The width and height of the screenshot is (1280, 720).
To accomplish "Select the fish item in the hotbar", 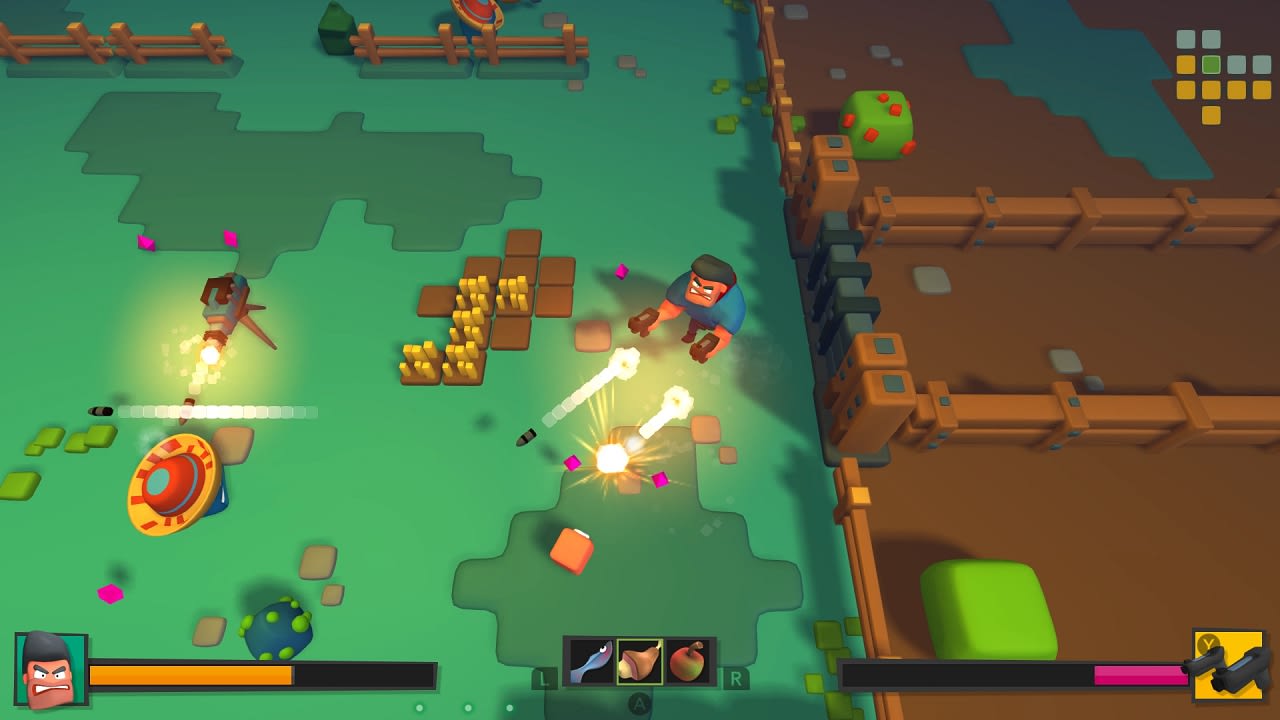I will pyautogui.click(x=589, y=659).
